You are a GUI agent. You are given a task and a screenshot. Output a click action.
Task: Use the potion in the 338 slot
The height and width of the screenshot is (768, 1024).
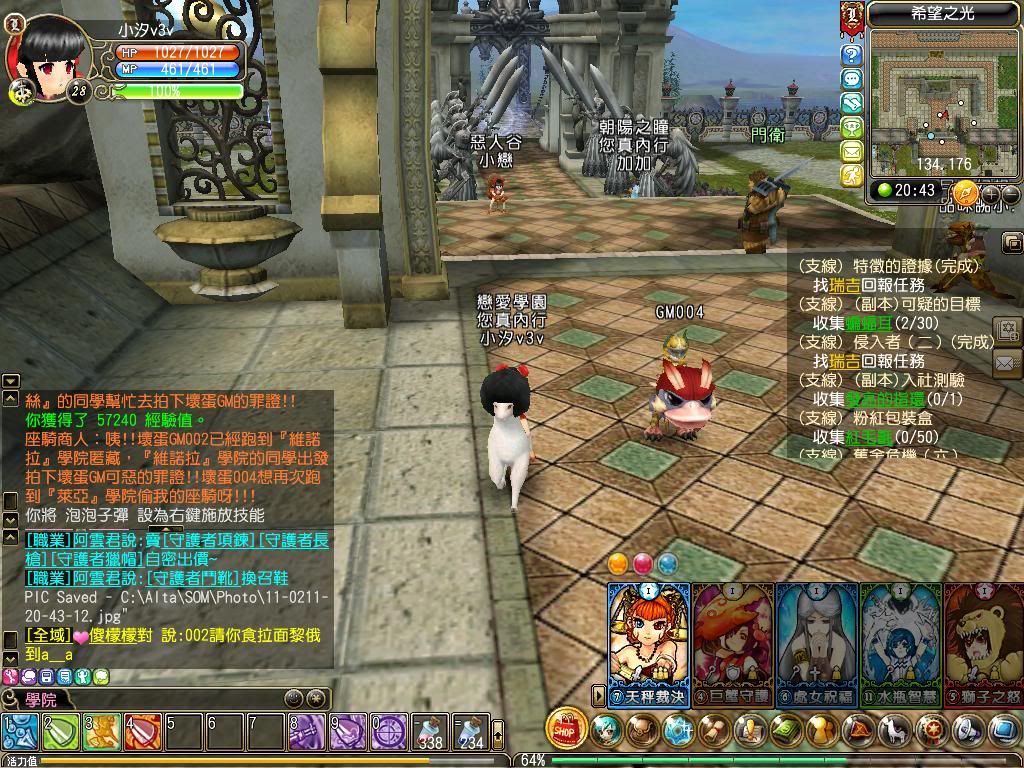pyautogui.click(x=431, y=733)
